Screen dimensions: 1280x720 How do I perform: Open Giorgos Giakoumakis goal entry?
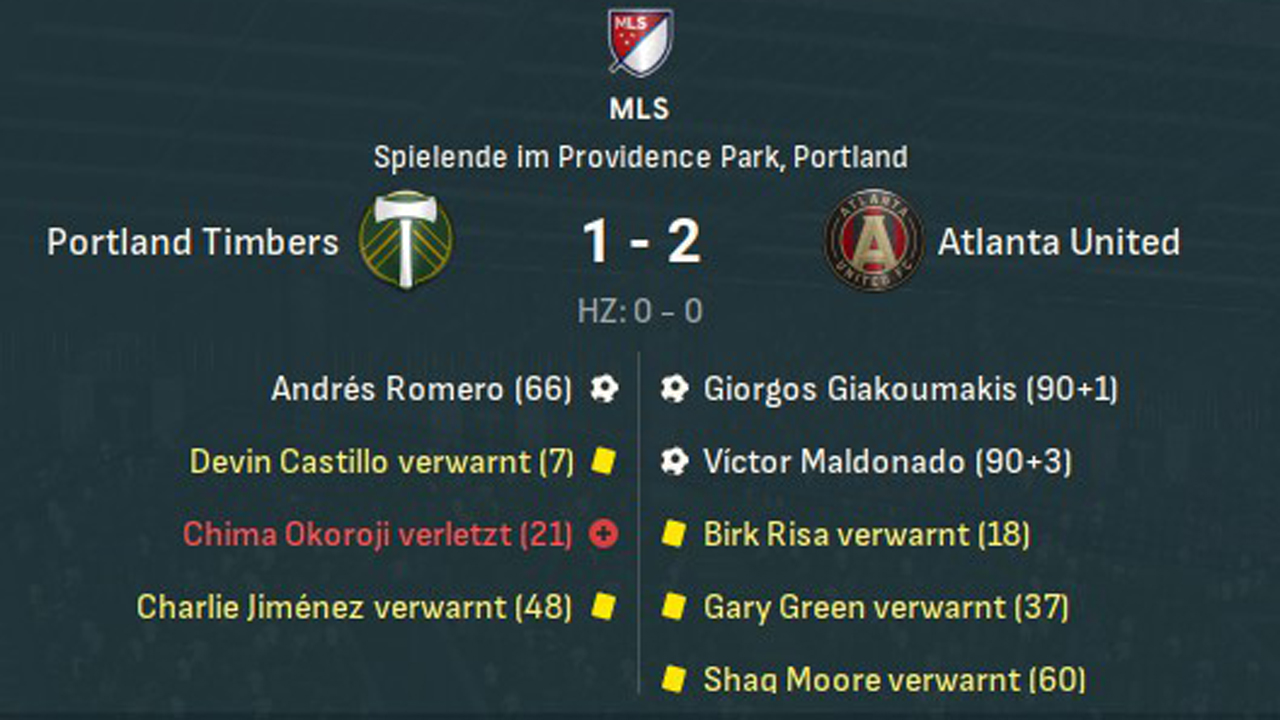click(910, 389)
